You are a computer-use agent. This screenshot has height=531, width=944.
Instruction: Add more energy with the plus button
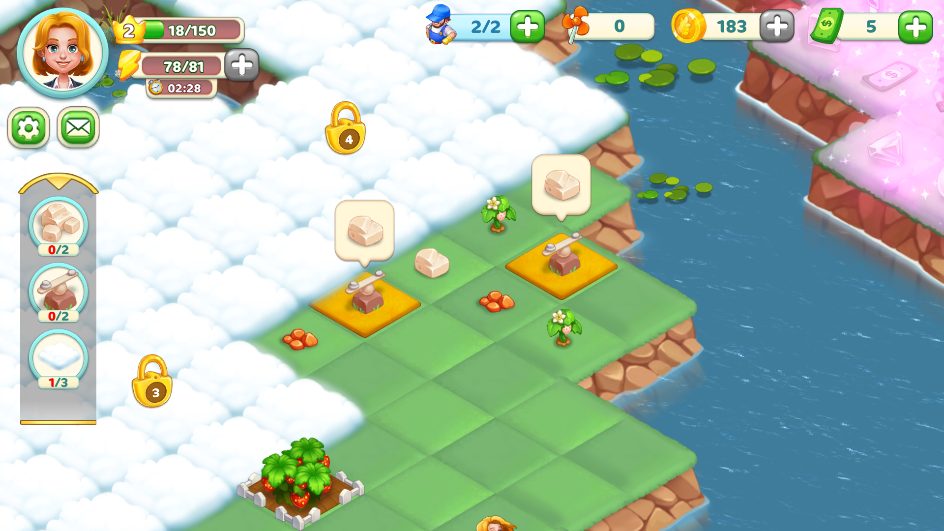point(241,65)
